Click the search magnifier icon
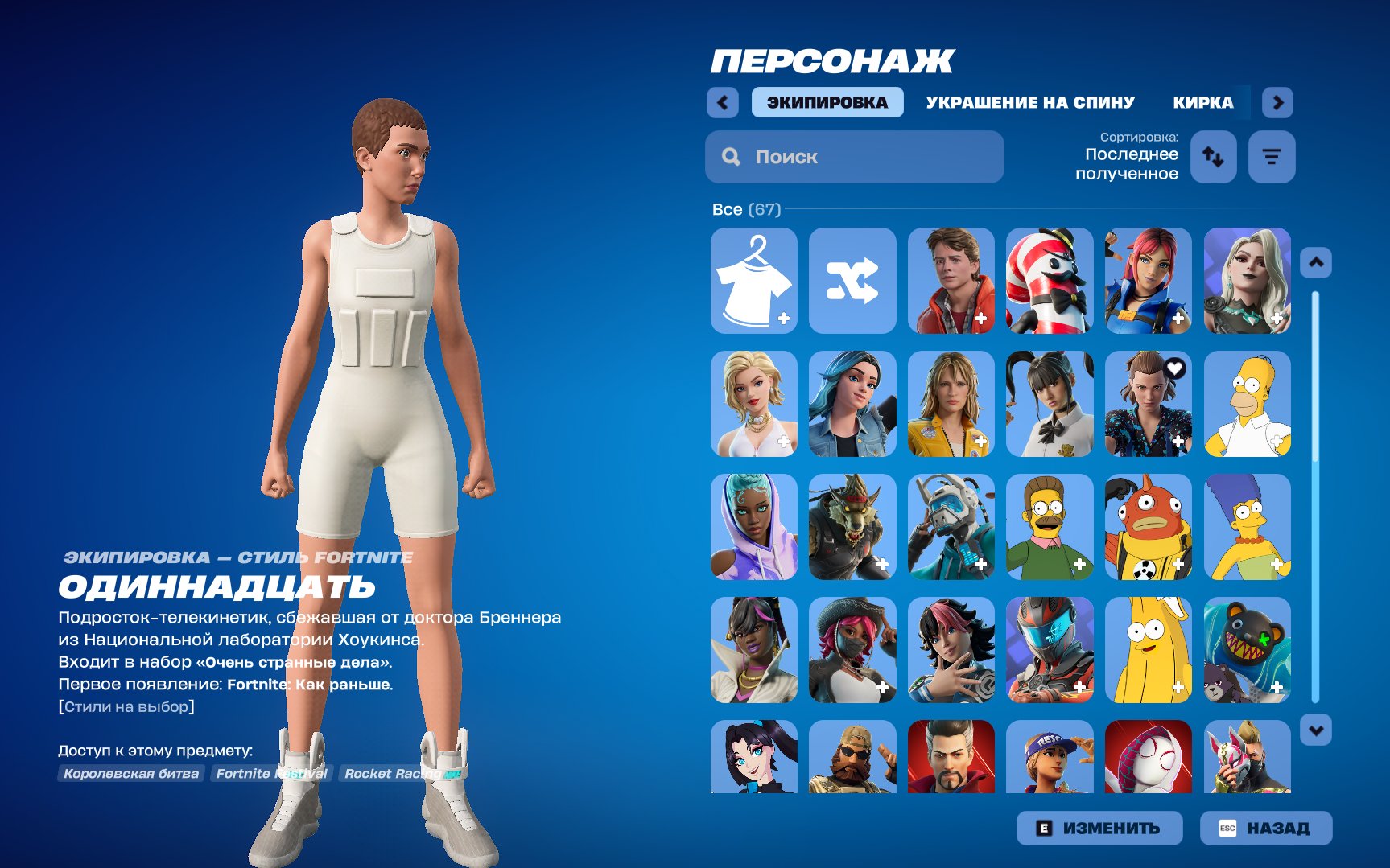Viewport: 1390px width, 868px height. click(731, 156)
